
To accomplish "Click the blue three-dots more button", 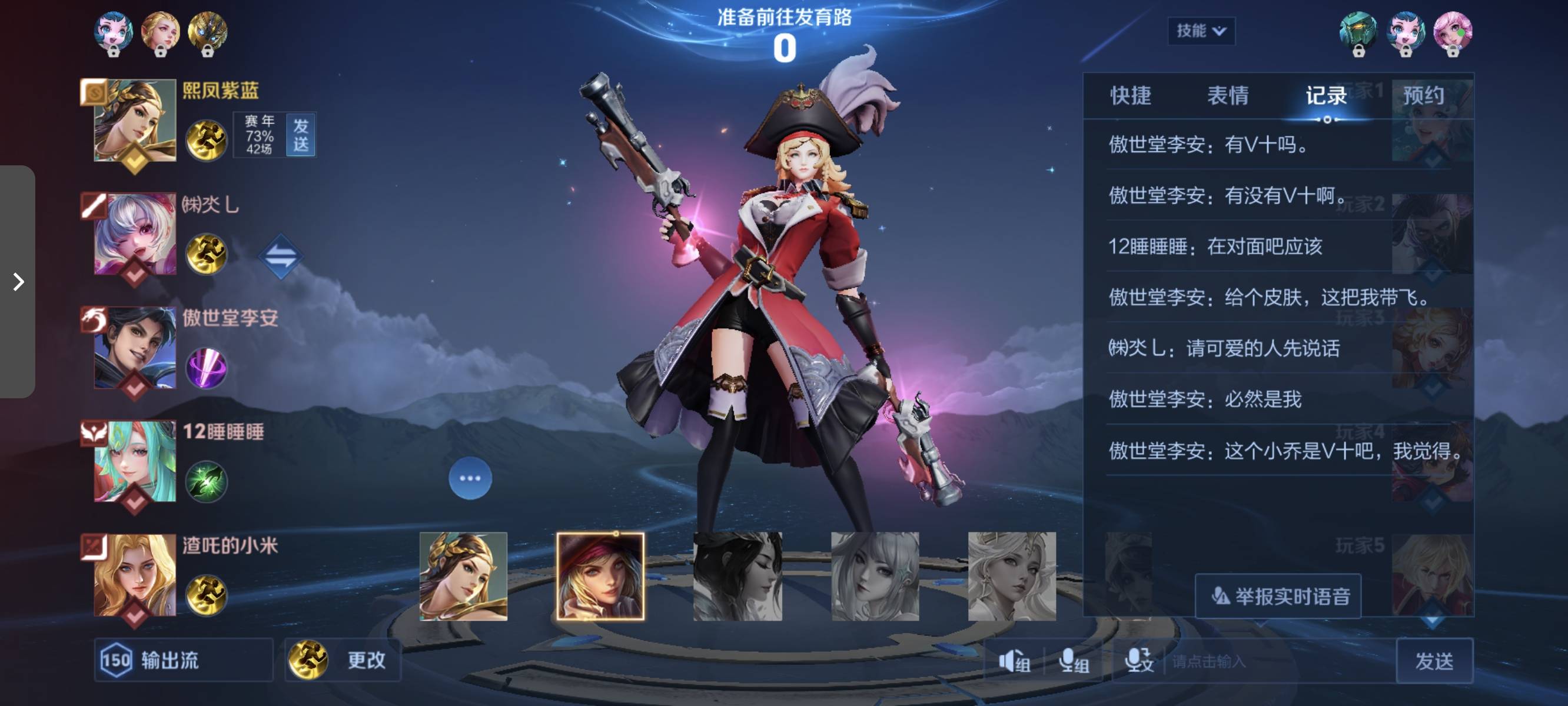I will (x=470, y=478).
